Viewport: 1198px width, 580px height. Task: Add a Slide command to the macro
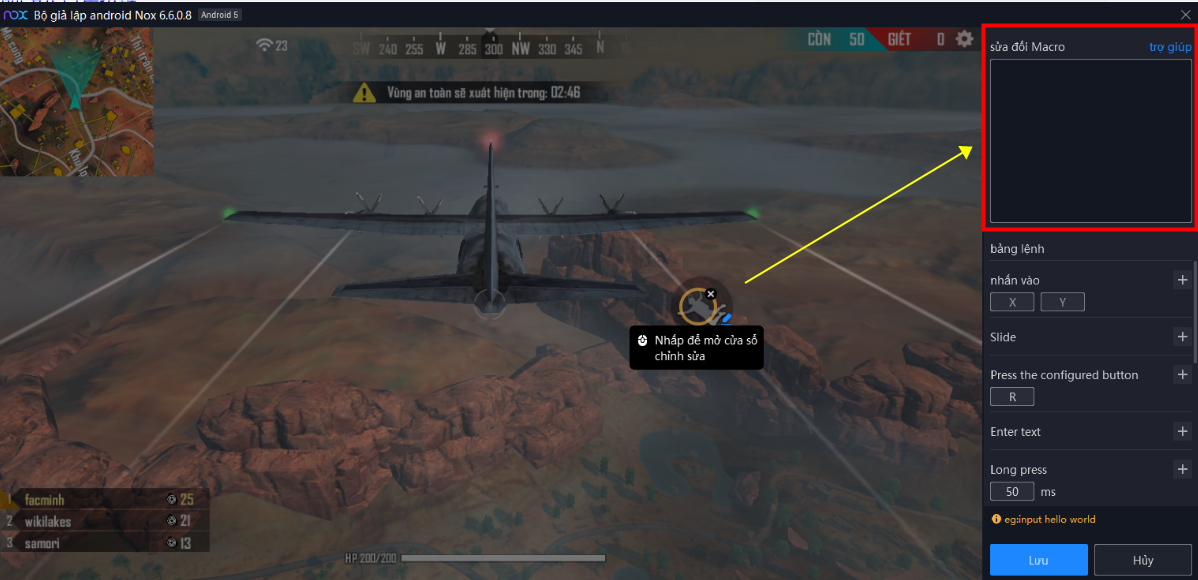point(1182,337)
